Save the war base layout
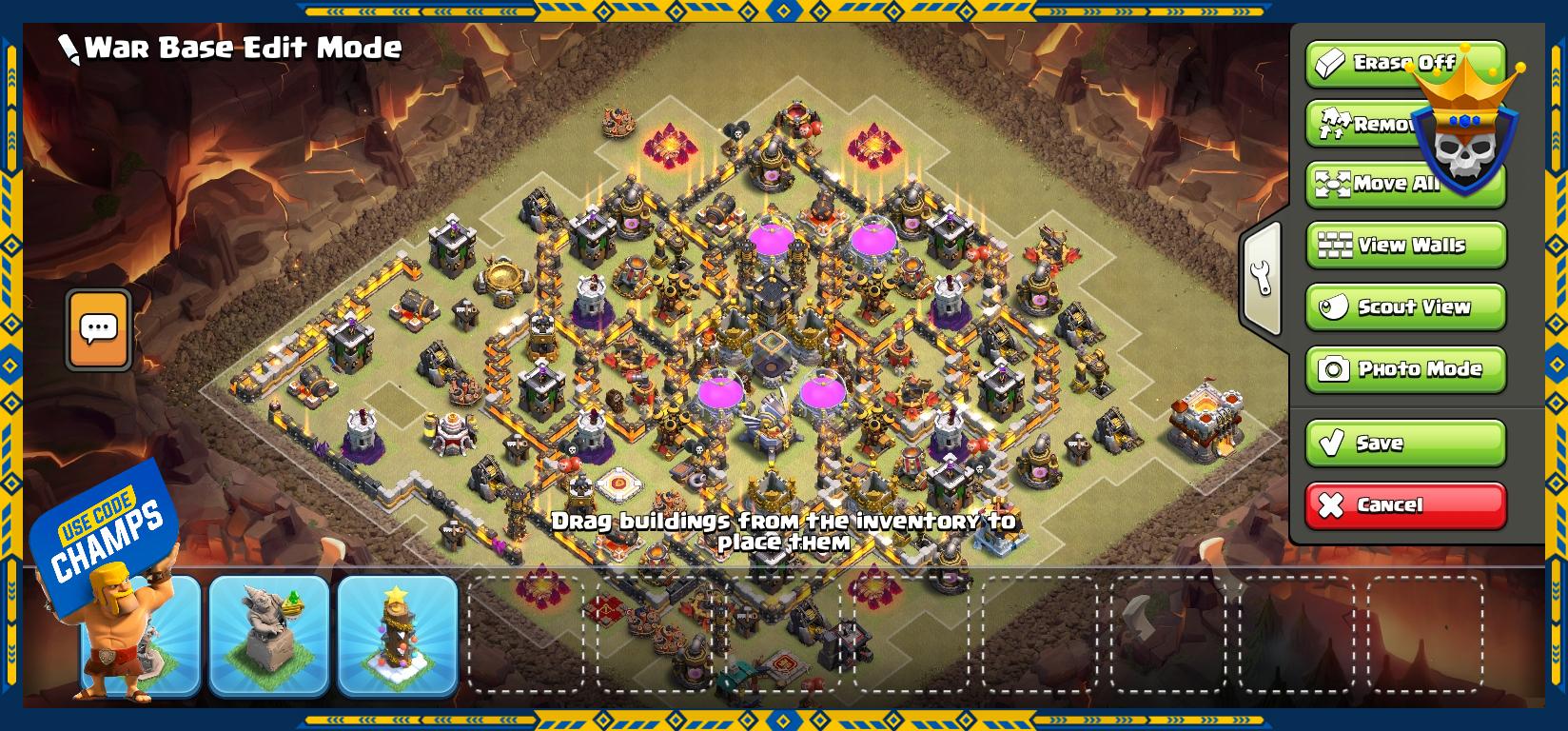The height and width of the screenshot is (731, 1568). 1405,443
